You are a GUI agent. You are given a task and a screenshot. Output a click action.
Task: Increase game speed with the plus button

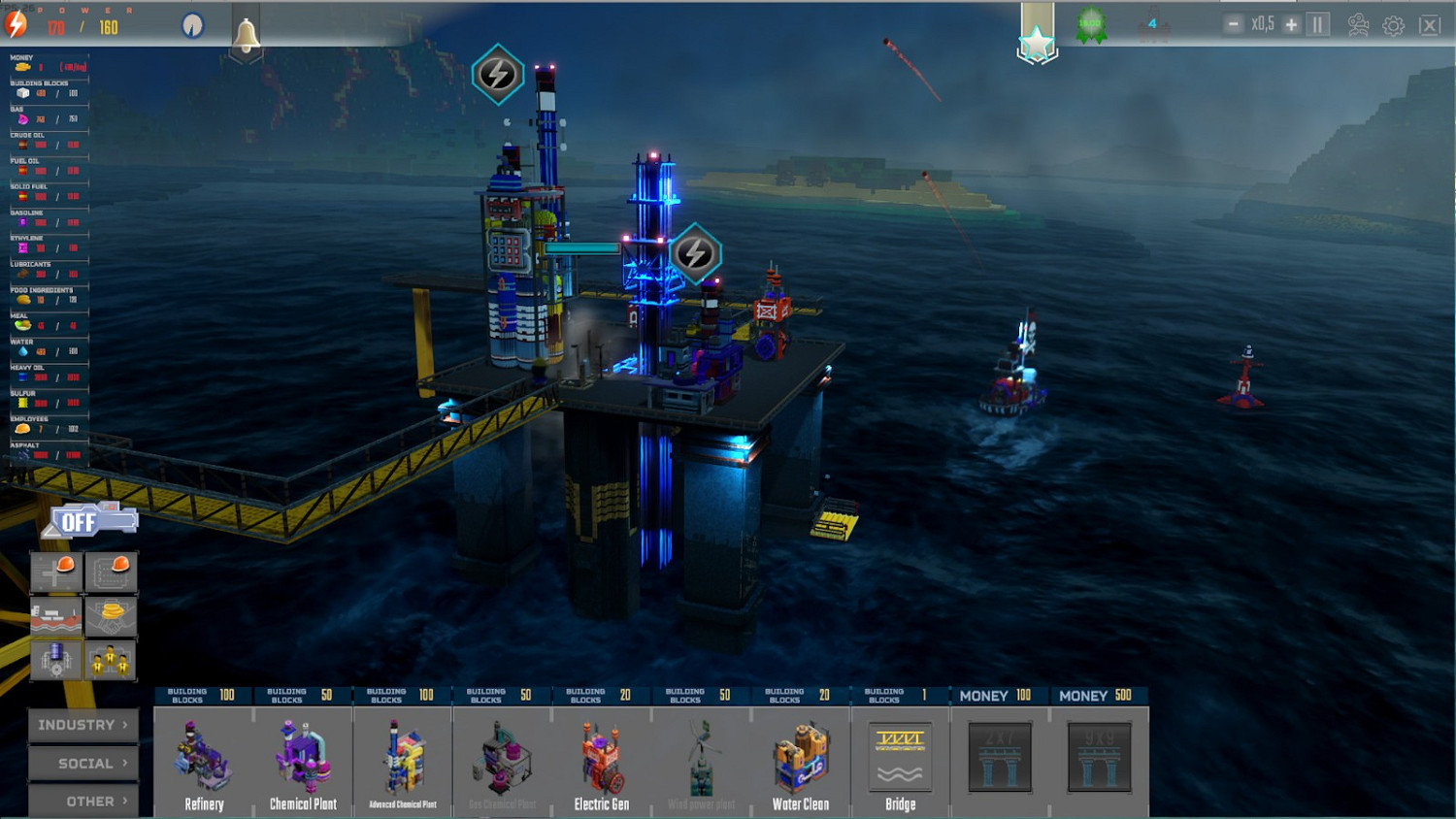[1290, 21]
